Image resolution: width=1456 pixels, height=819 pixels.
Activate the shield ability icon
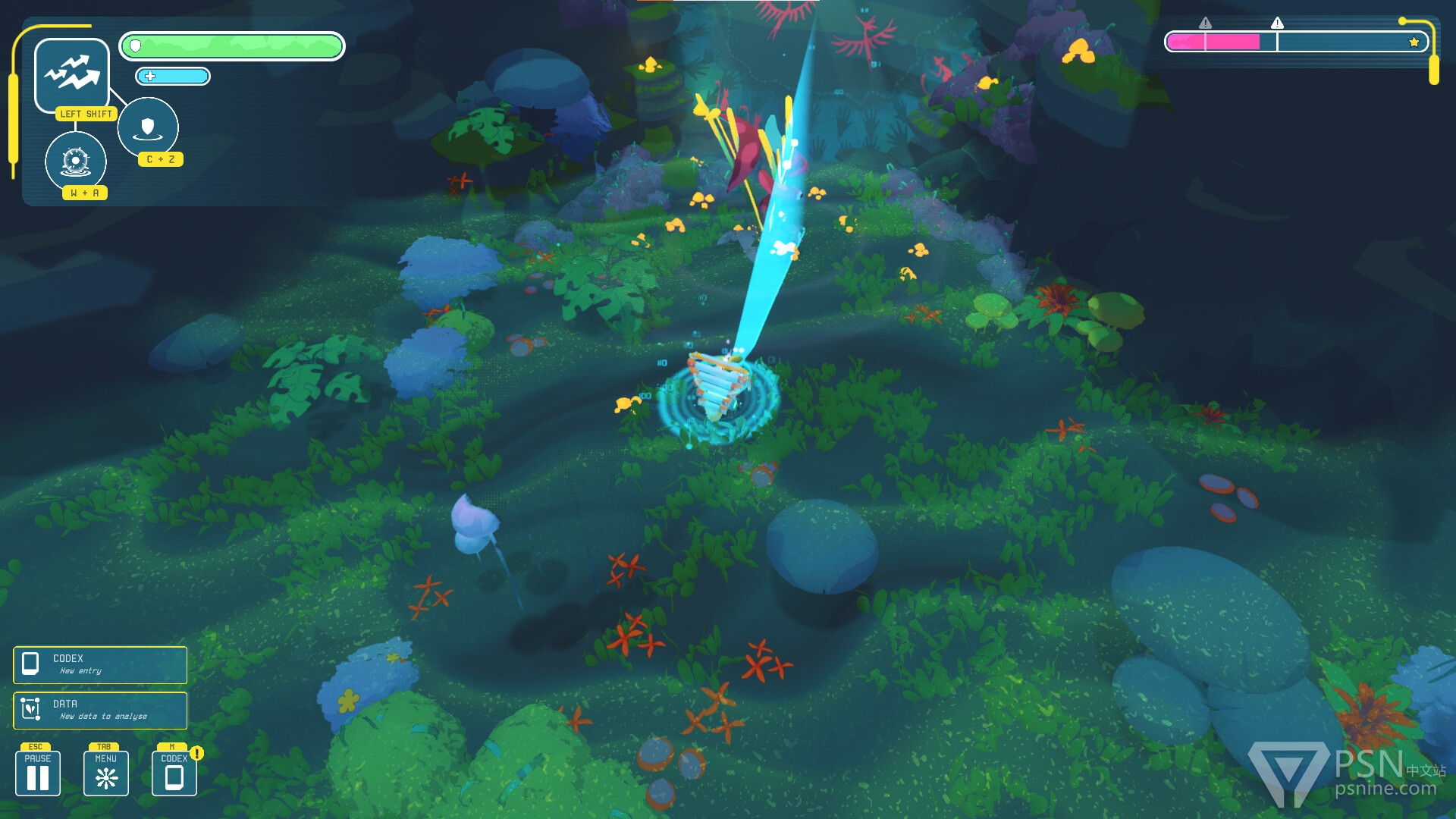tap(148, 127)
